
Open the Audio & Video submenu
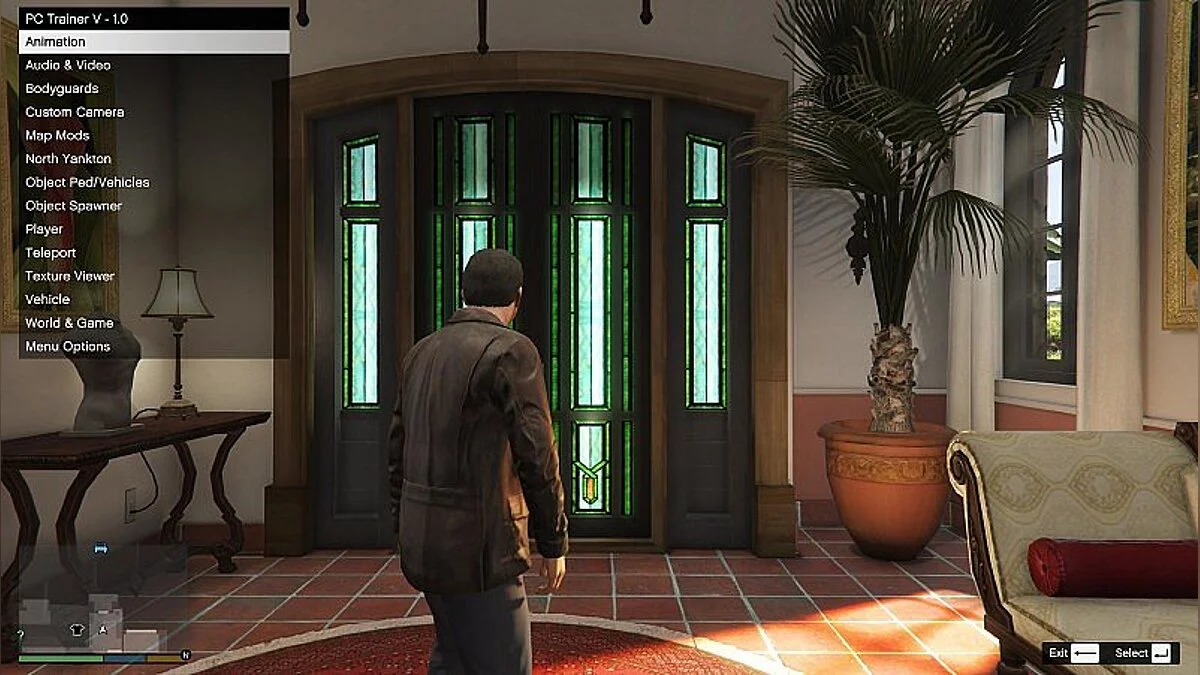(68, 65)
